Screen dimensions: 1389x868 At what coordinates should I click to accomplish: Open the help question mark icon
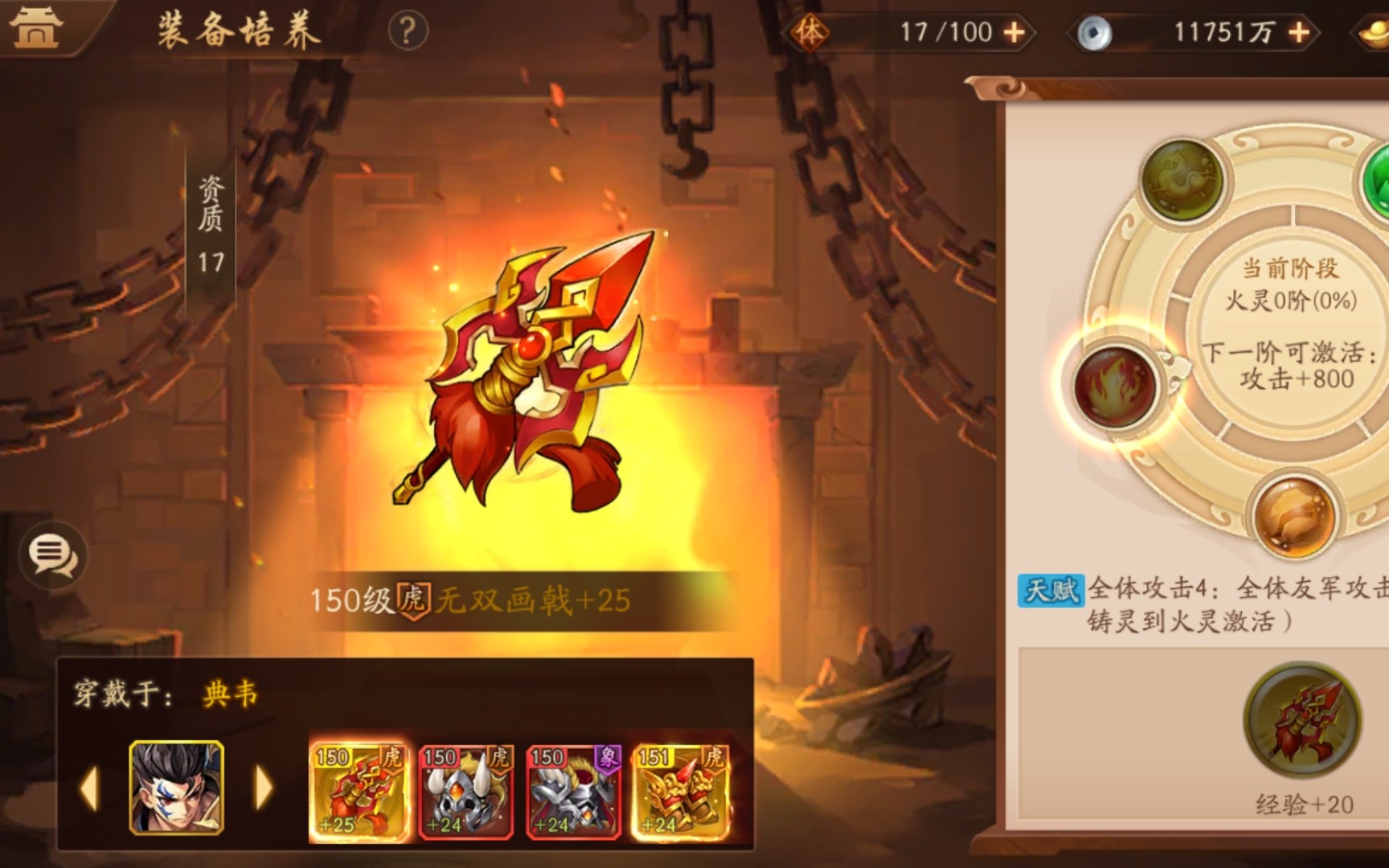point(408,31)
